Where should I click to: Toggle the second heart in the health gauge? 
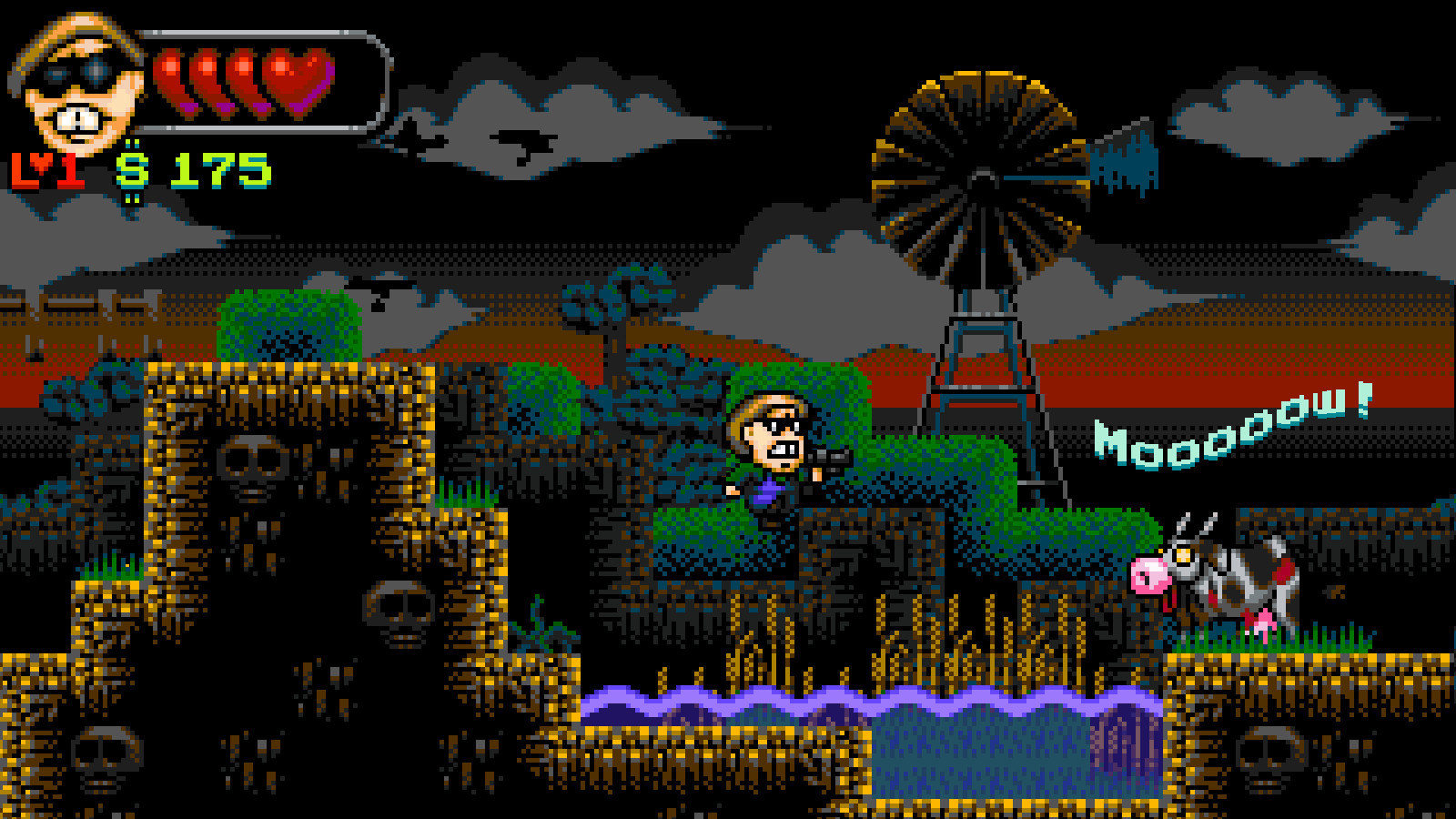[205, 77]
